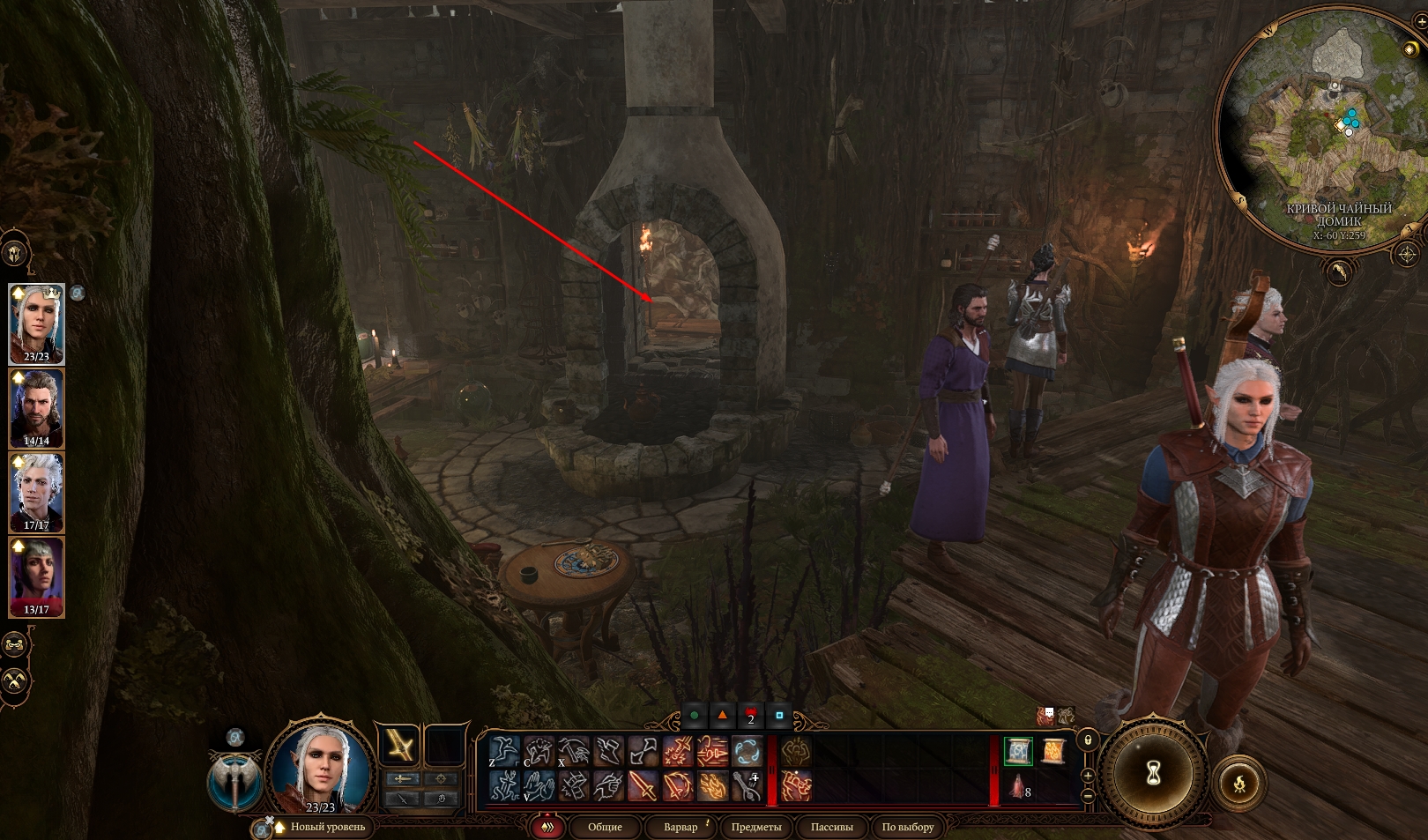Select the 14/14 bearded companion portrait
The image size is (1428, 840).
click(x=36, y=408)
